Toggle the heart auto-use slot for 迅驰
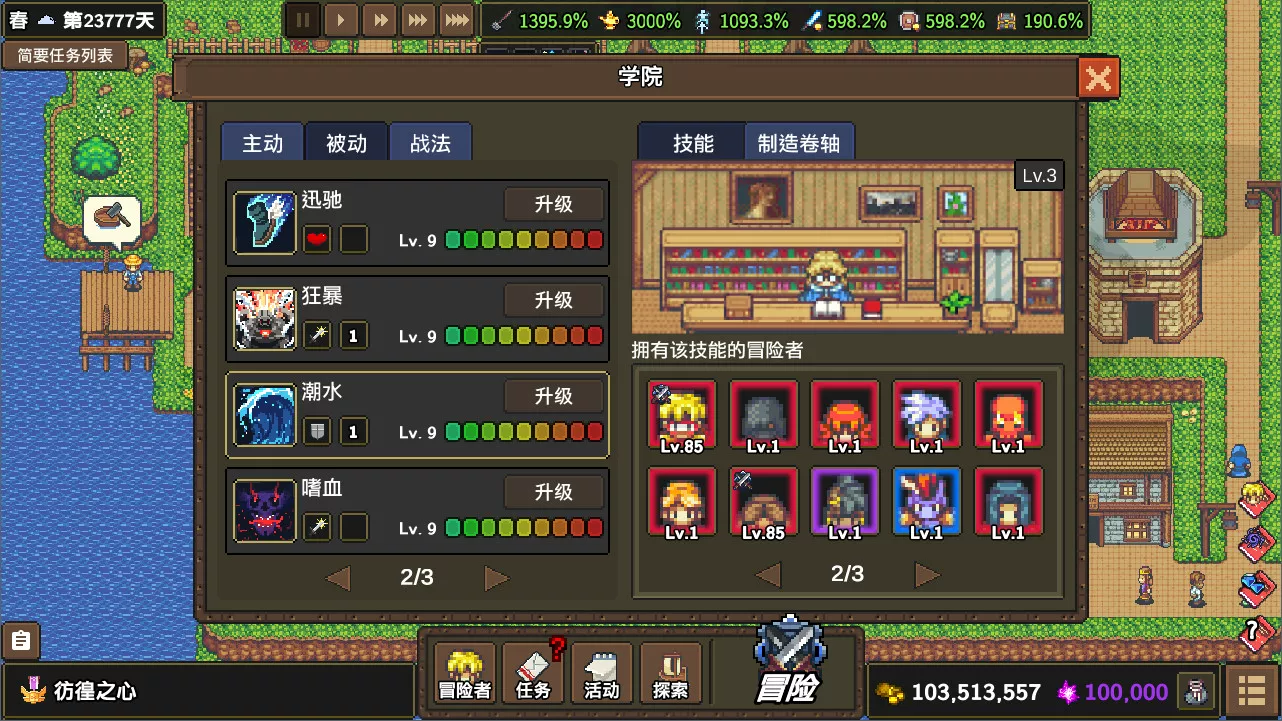The width and height of the screenshot is (1282, 721). pyautogui.click(x=316, y=239)
